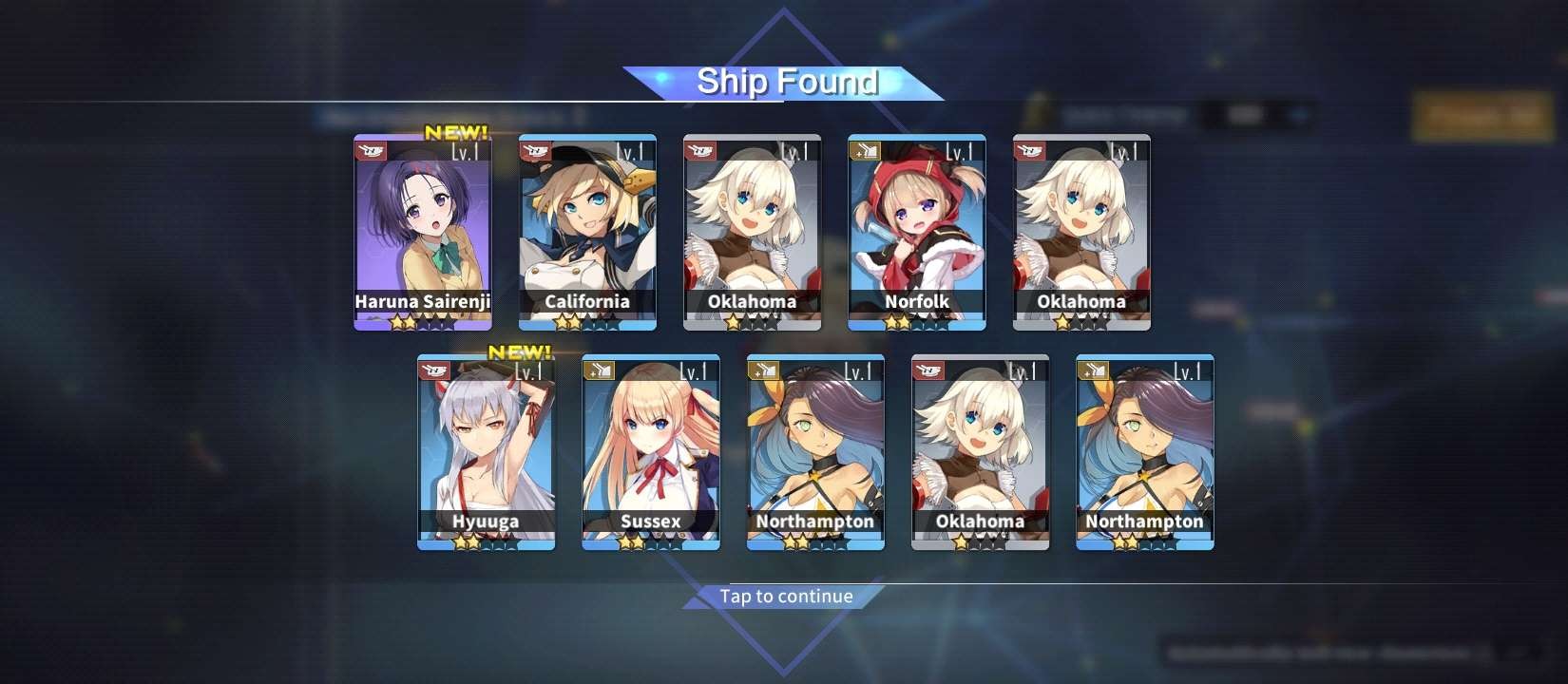Tap to continue past the results
Viewport: 1568px width, 684px height.
786,597
